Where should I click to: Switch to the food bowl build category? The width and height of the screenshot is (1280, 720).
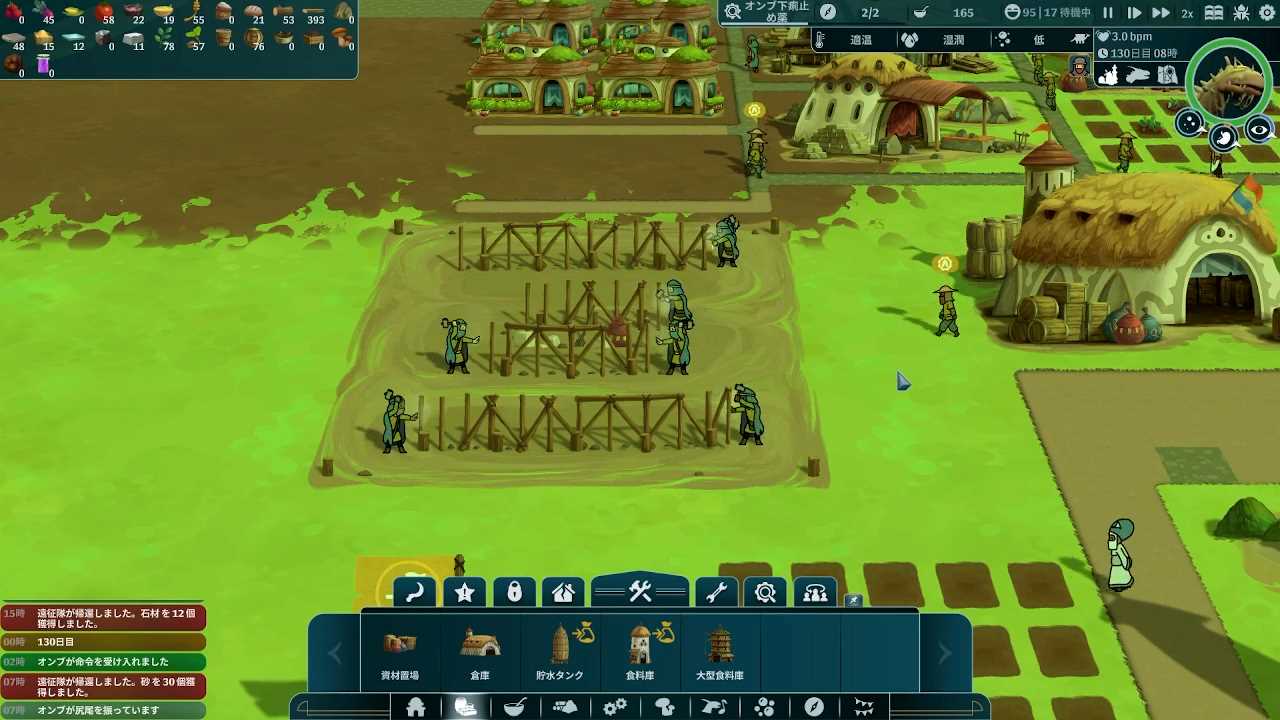[515, 708]
